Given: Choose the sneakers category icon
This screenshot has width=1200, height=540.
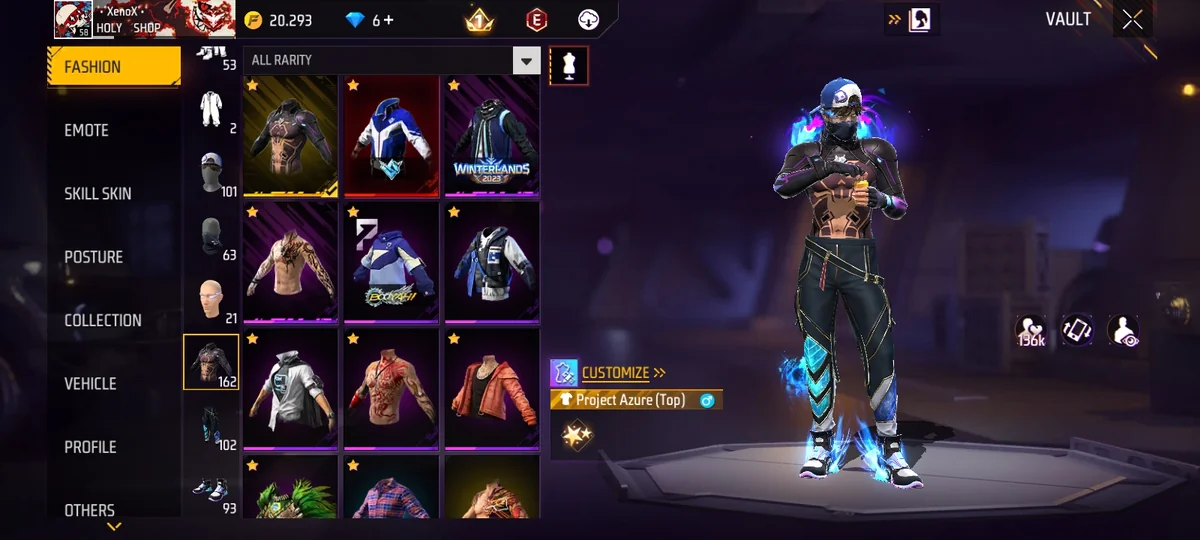Looking at the screenshot, I should 210,488.
